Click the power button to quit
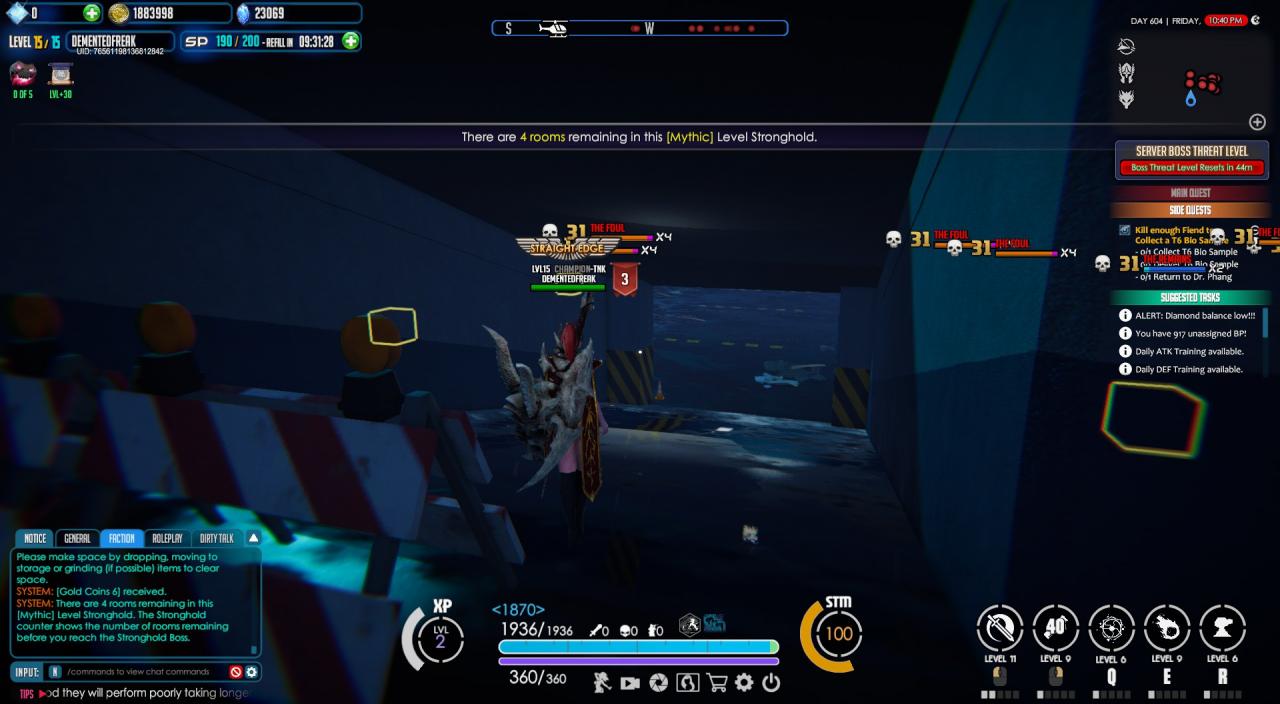This screenshot has width=1280, height=704. [771, 683]
